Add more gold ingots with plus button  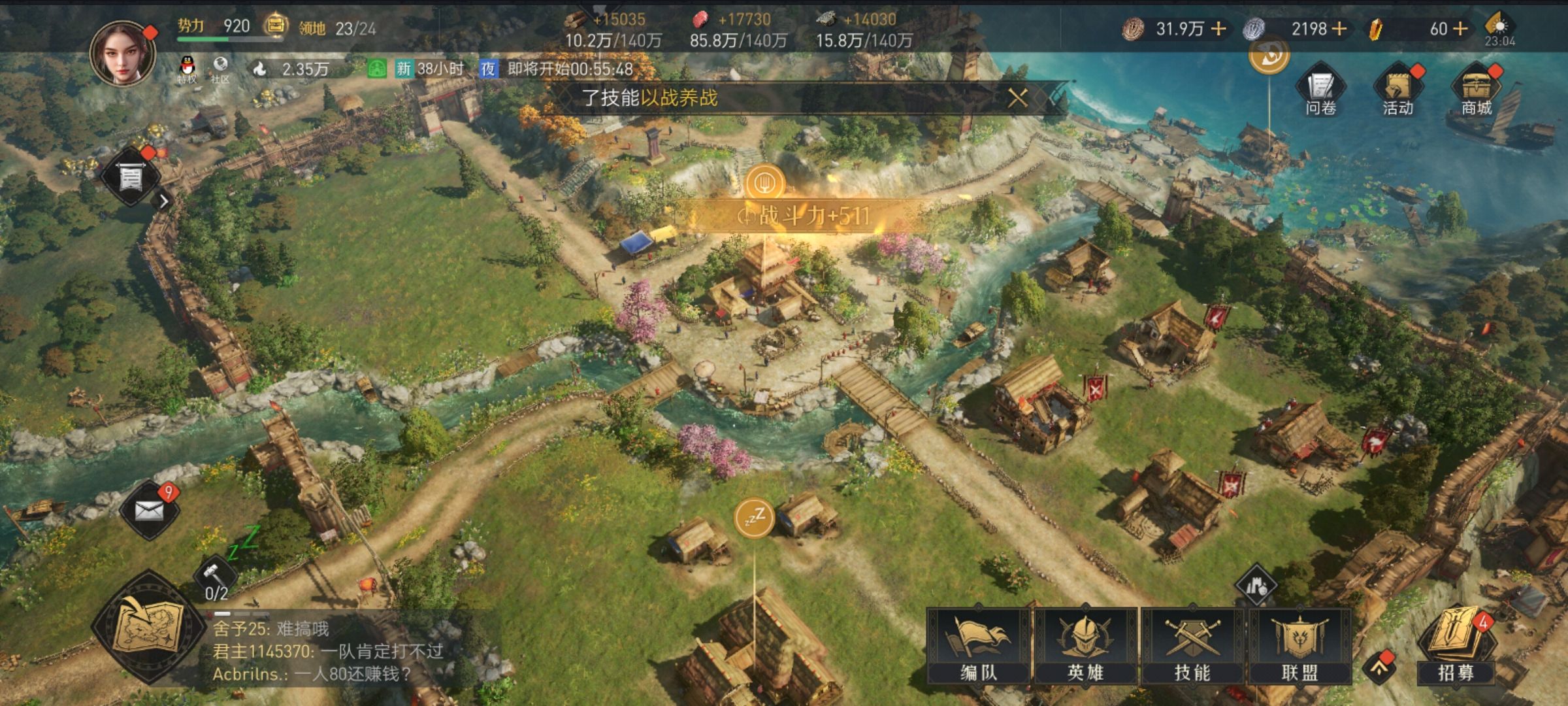[x=1461, y=29]
